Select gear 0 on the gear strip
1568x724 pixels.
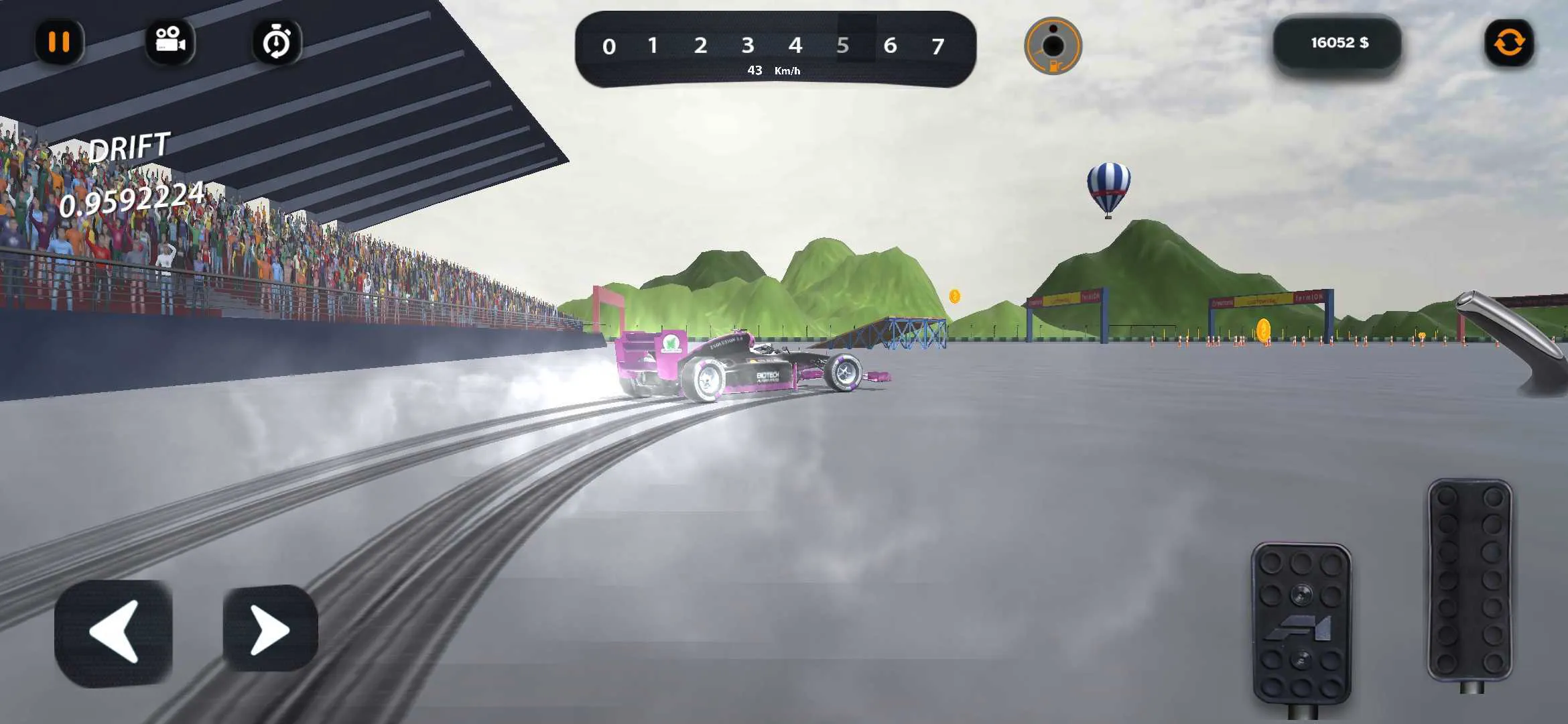point(608,46)
